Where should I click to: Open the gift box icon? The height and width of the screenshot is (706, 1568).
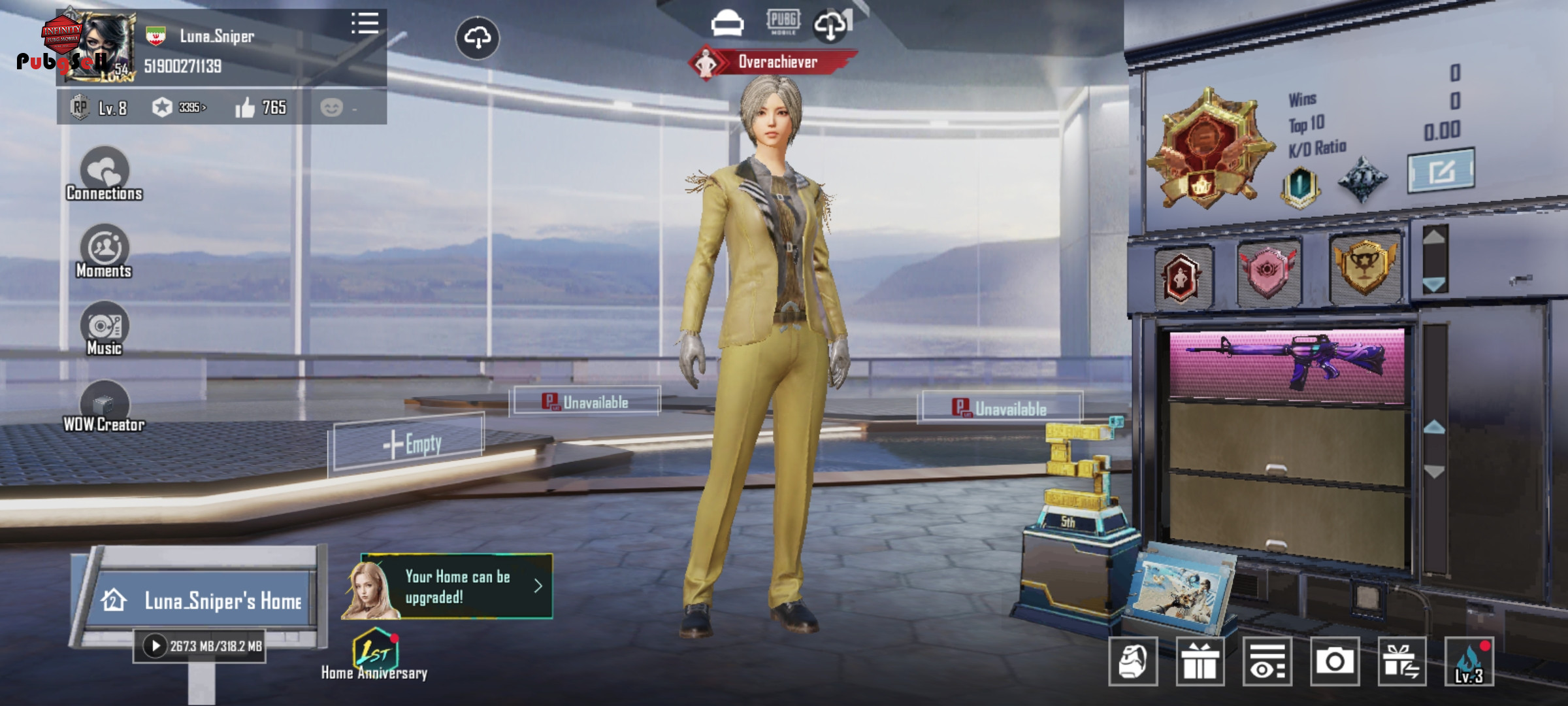tap(1200, 662)
